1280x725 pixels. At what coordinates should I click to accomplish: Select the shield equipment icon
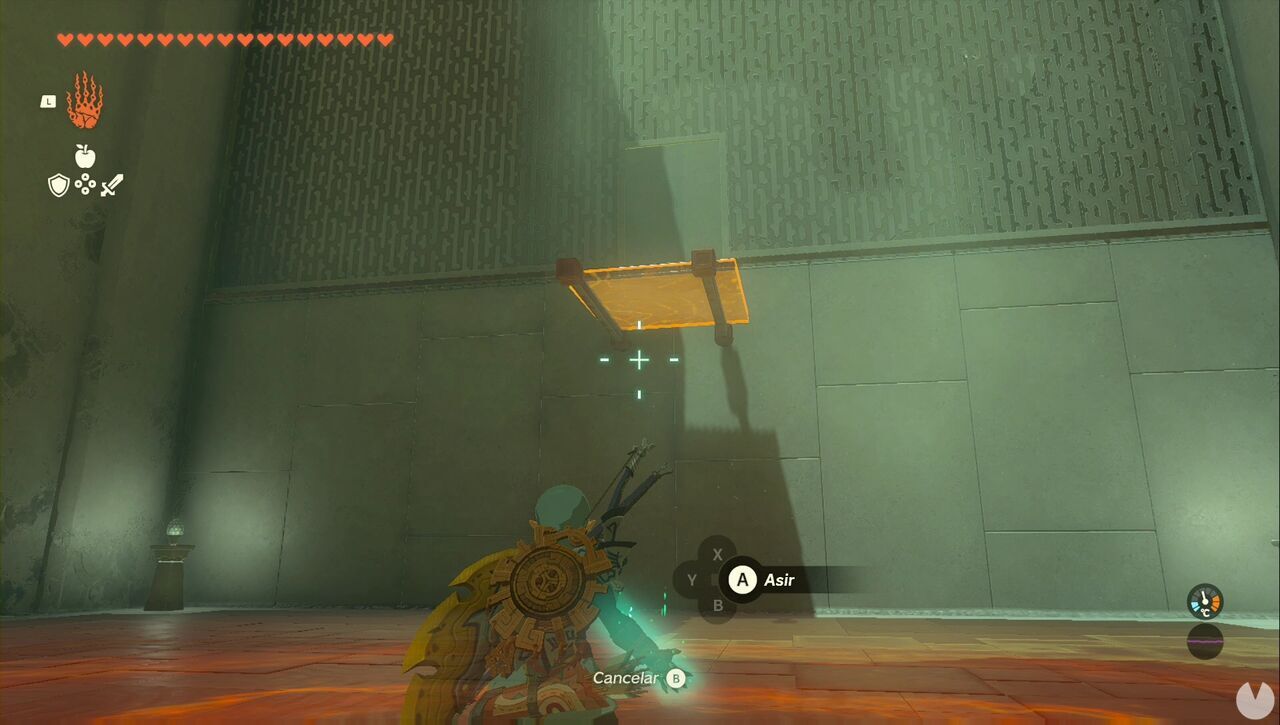[x=58, y=186]
